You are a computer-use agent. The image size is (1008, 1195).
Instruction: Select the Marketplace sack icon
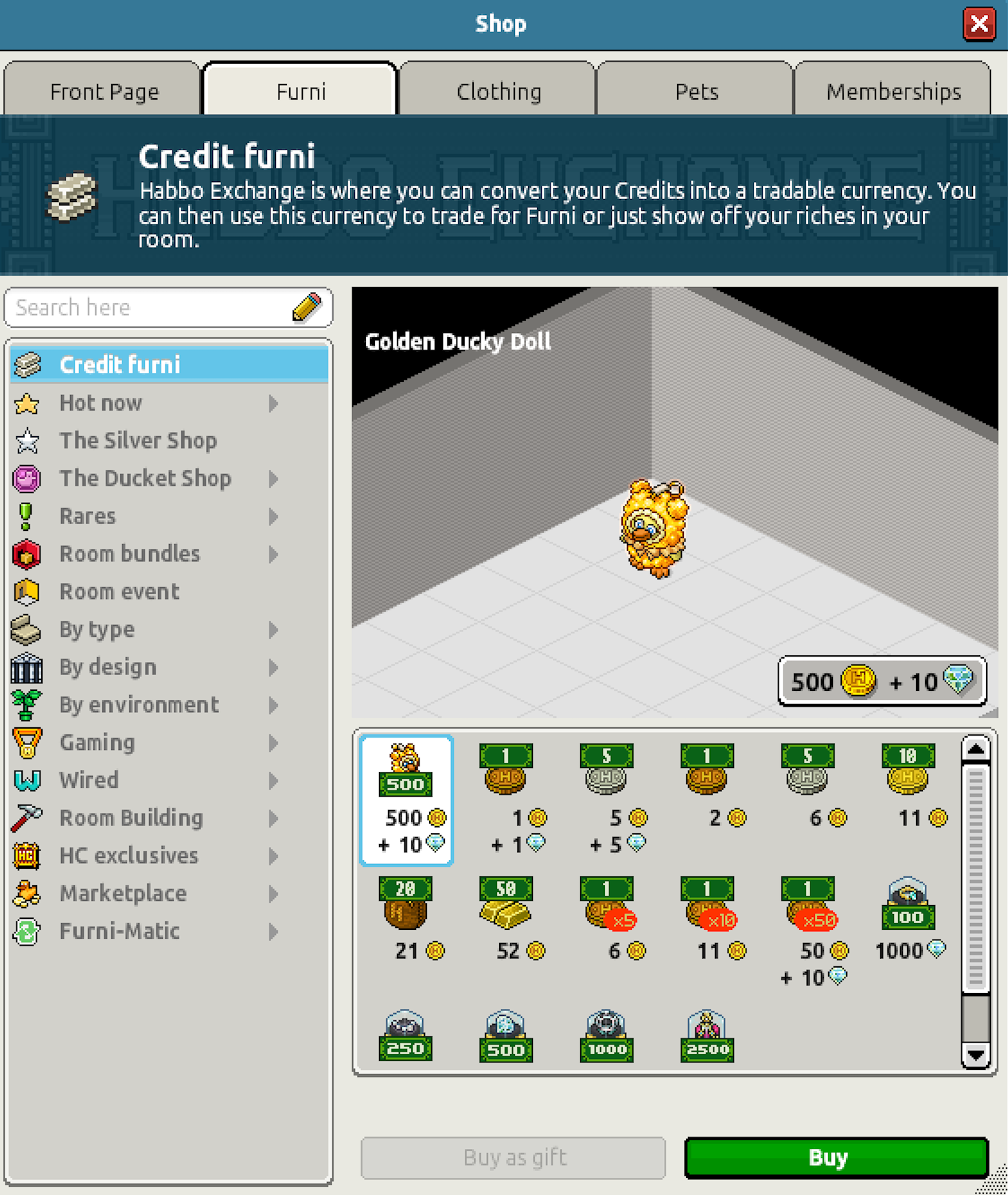[x=26, y=894]
